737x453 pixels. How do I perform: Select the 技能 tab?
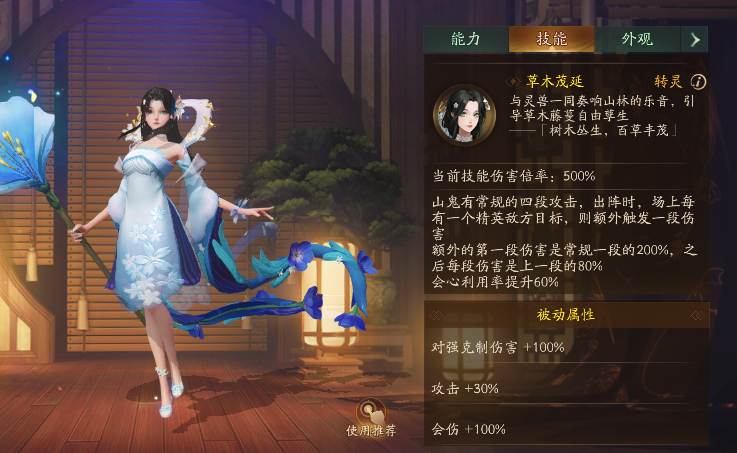click(551, 39)
